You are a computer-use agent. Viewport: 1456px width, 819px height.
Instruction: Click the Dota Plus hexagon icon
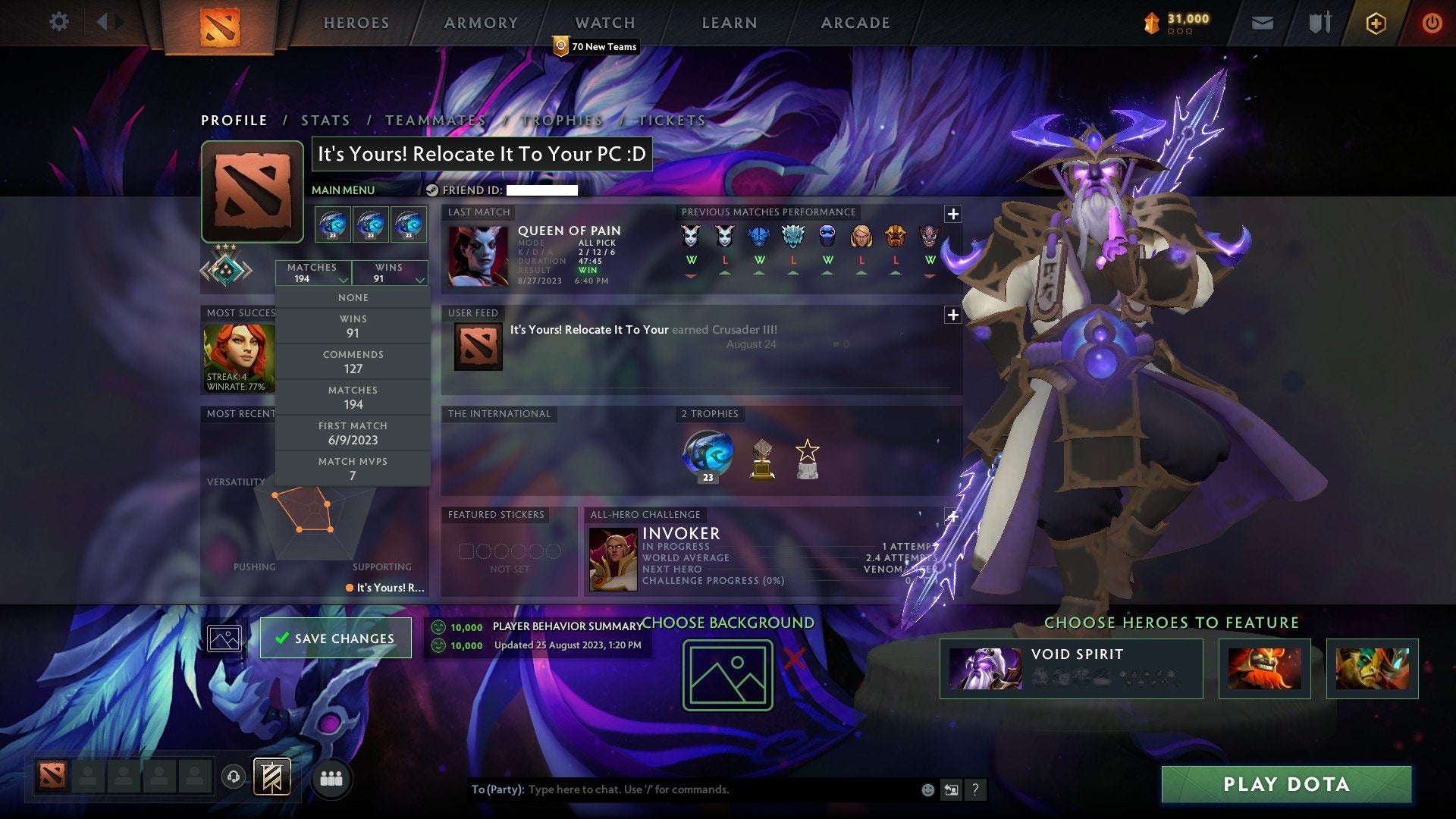[x=1376, y=22]
